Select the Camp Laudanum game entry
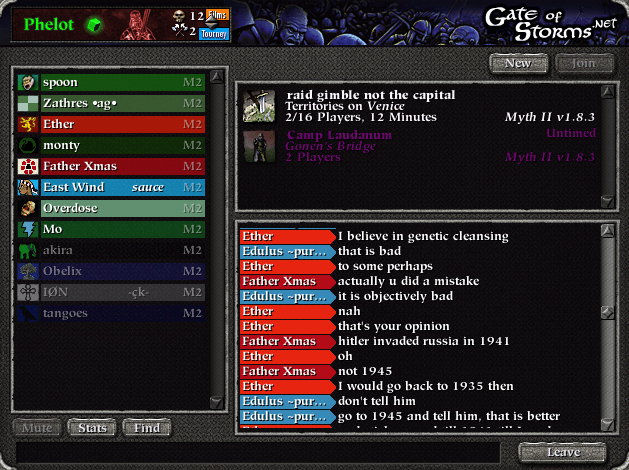Image resolution: width=629 pixels, height=470 pixels. [420, 145]
